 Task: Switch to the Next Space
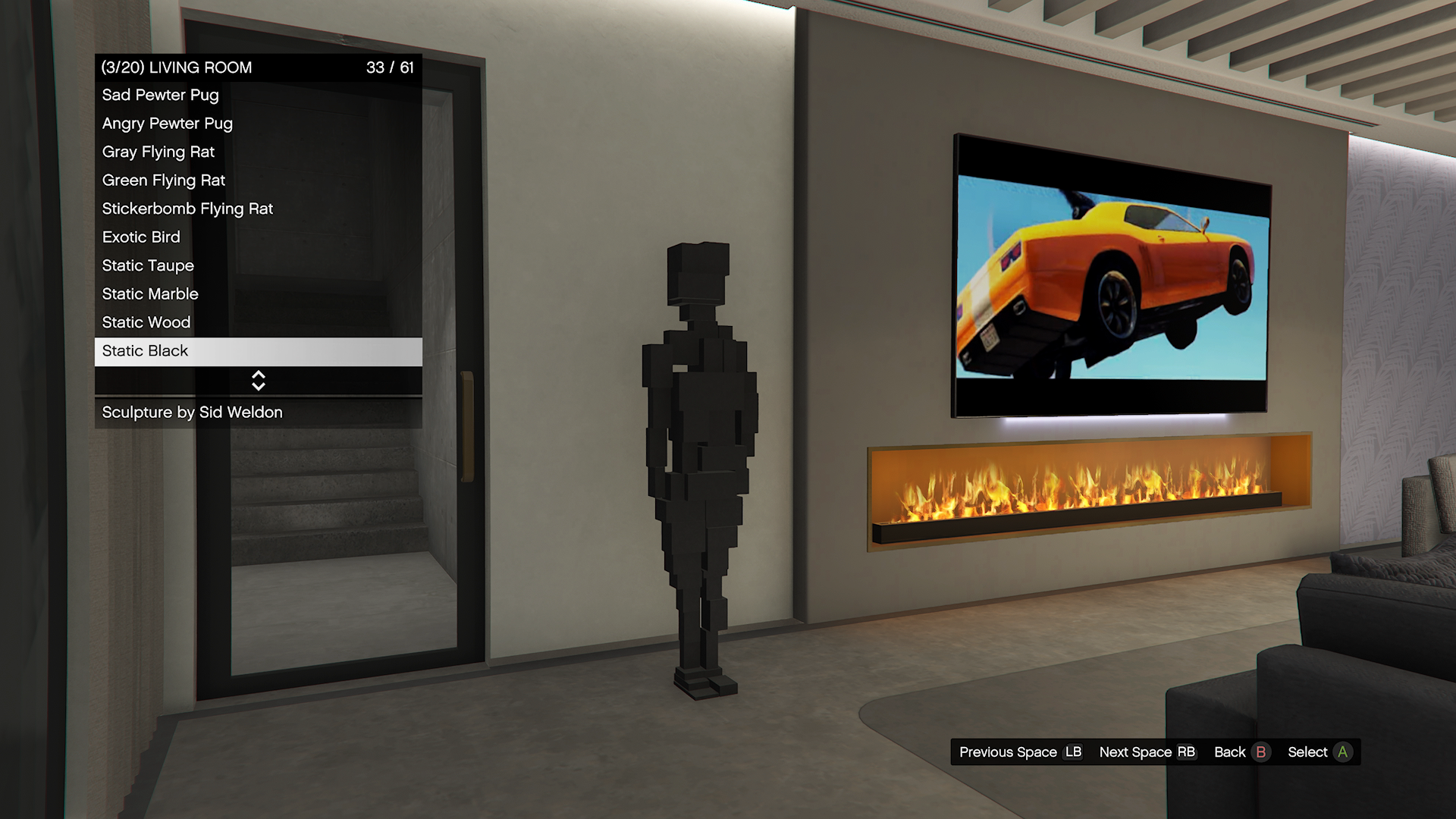(x=1147, y=752)
